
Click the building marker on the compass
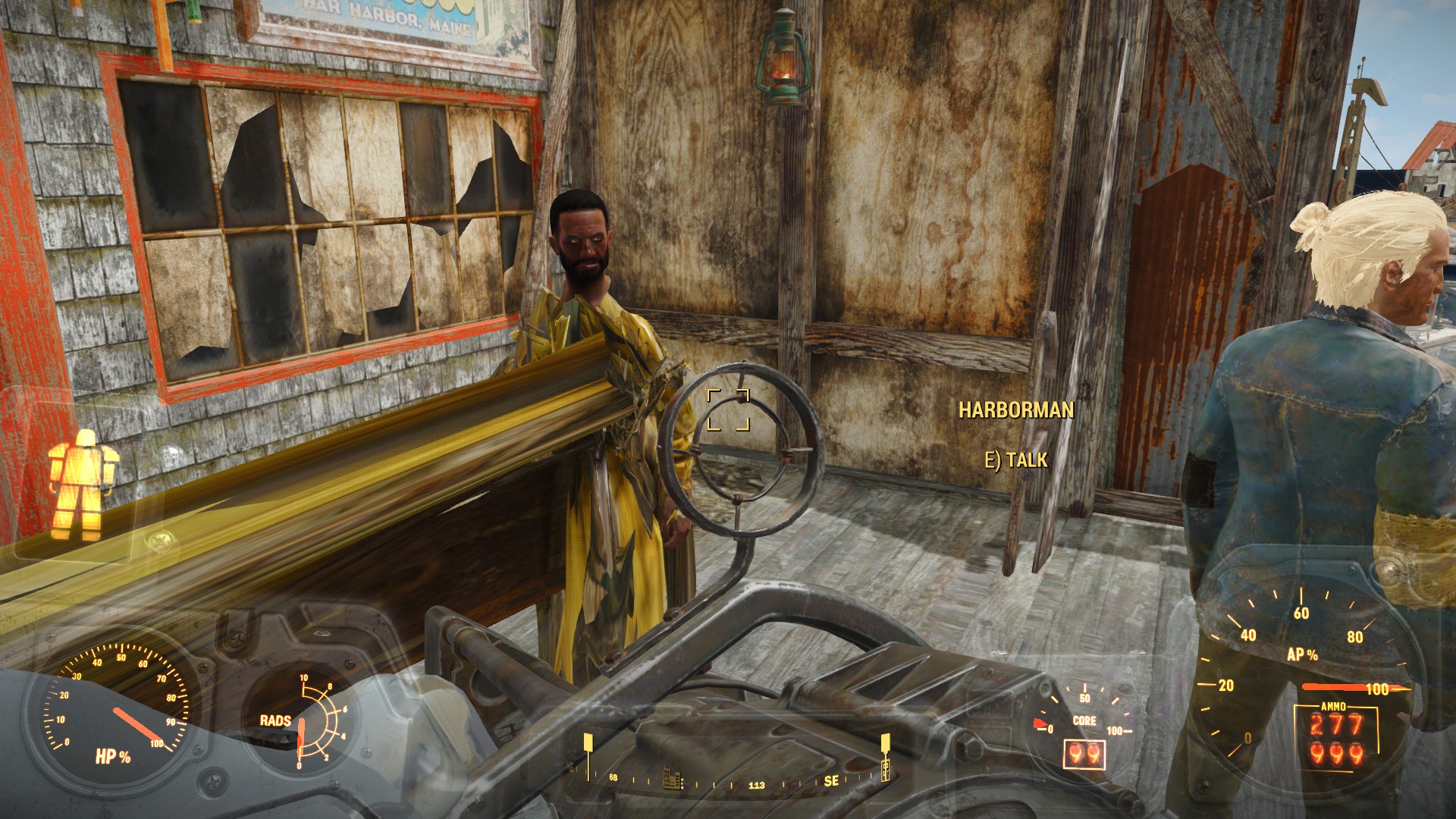pyautogui.click(x=673, y=780)
